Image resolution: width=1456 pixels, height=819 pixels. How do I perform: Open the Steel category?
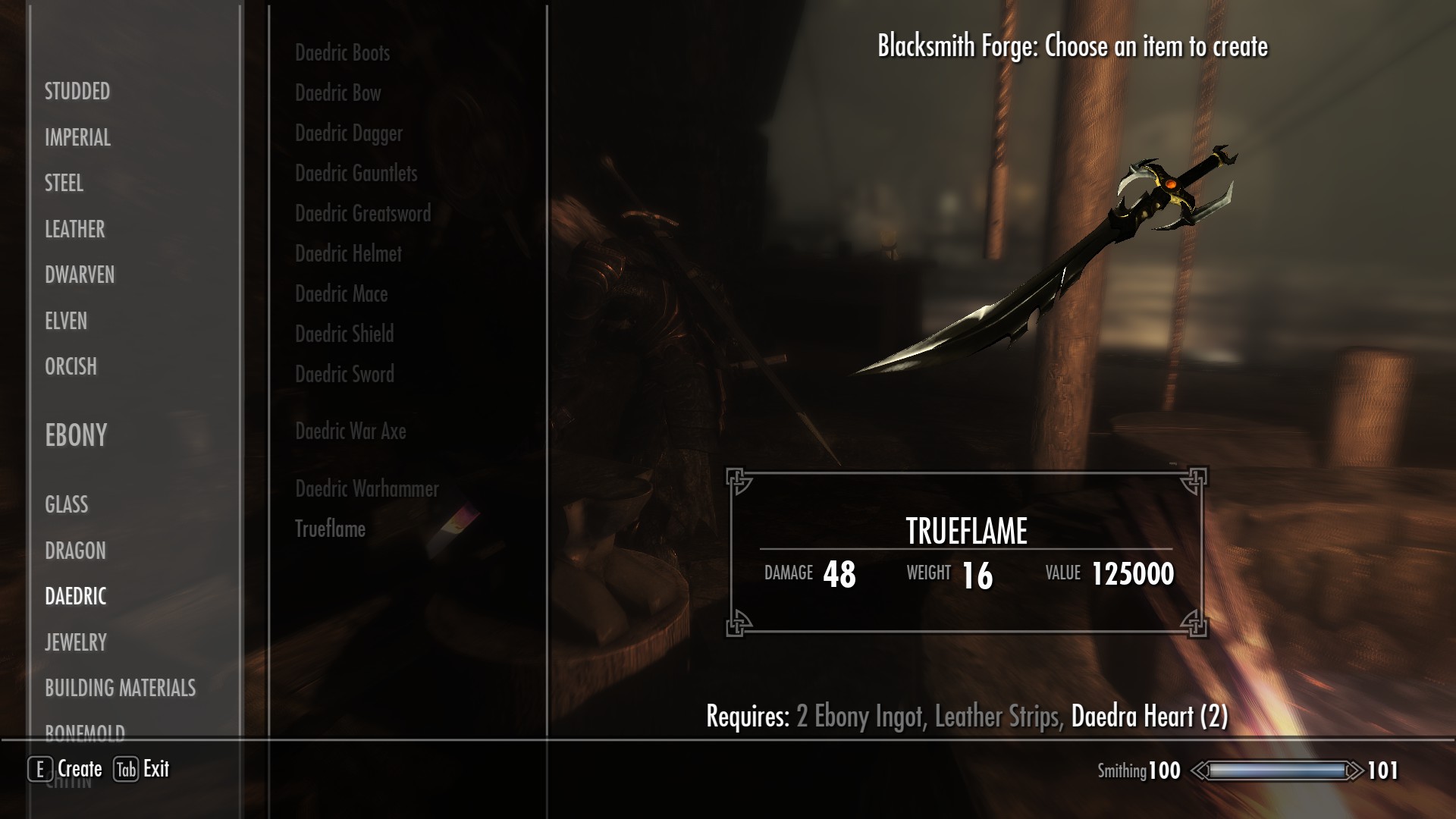[x=64, y=184]
